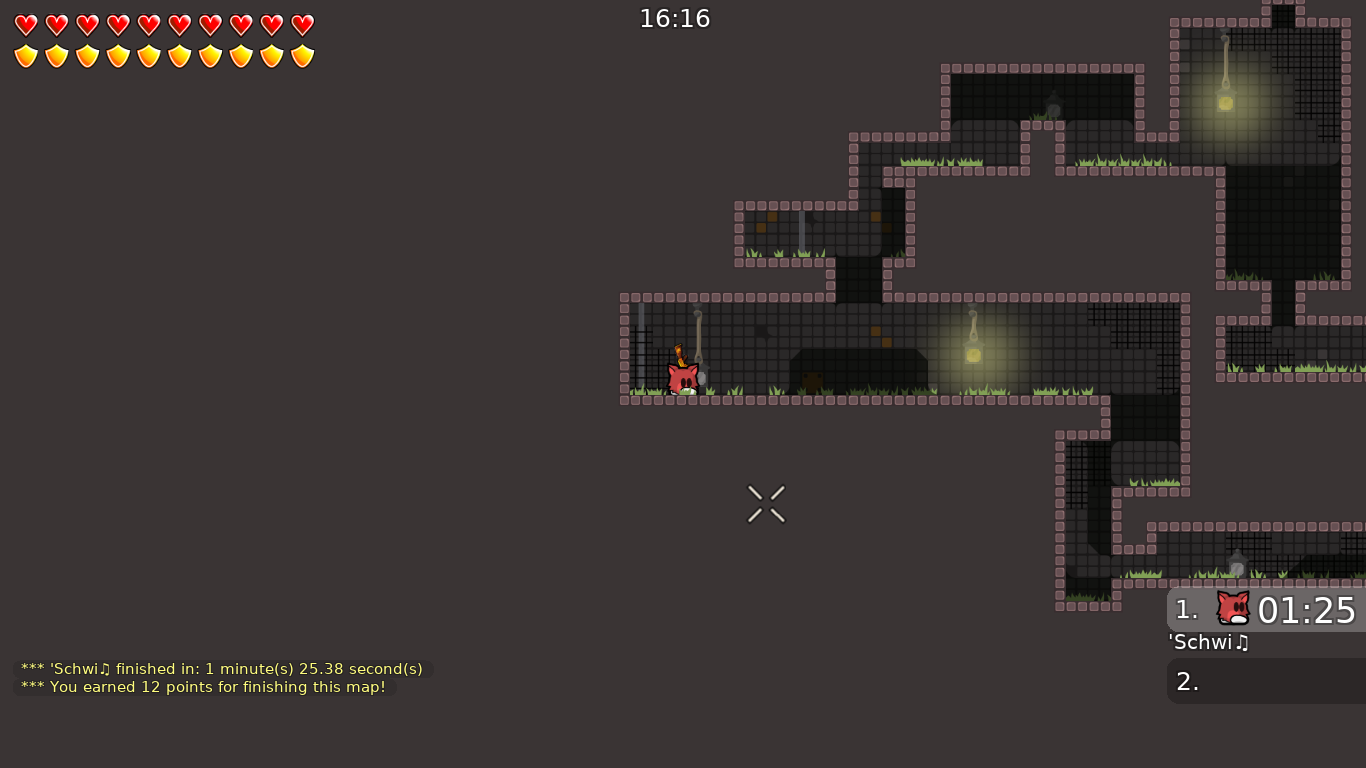The height and width of the screenshot is (768, 1366).
Task: Click the crosshair in the center of screen
Action: [766, 503]
